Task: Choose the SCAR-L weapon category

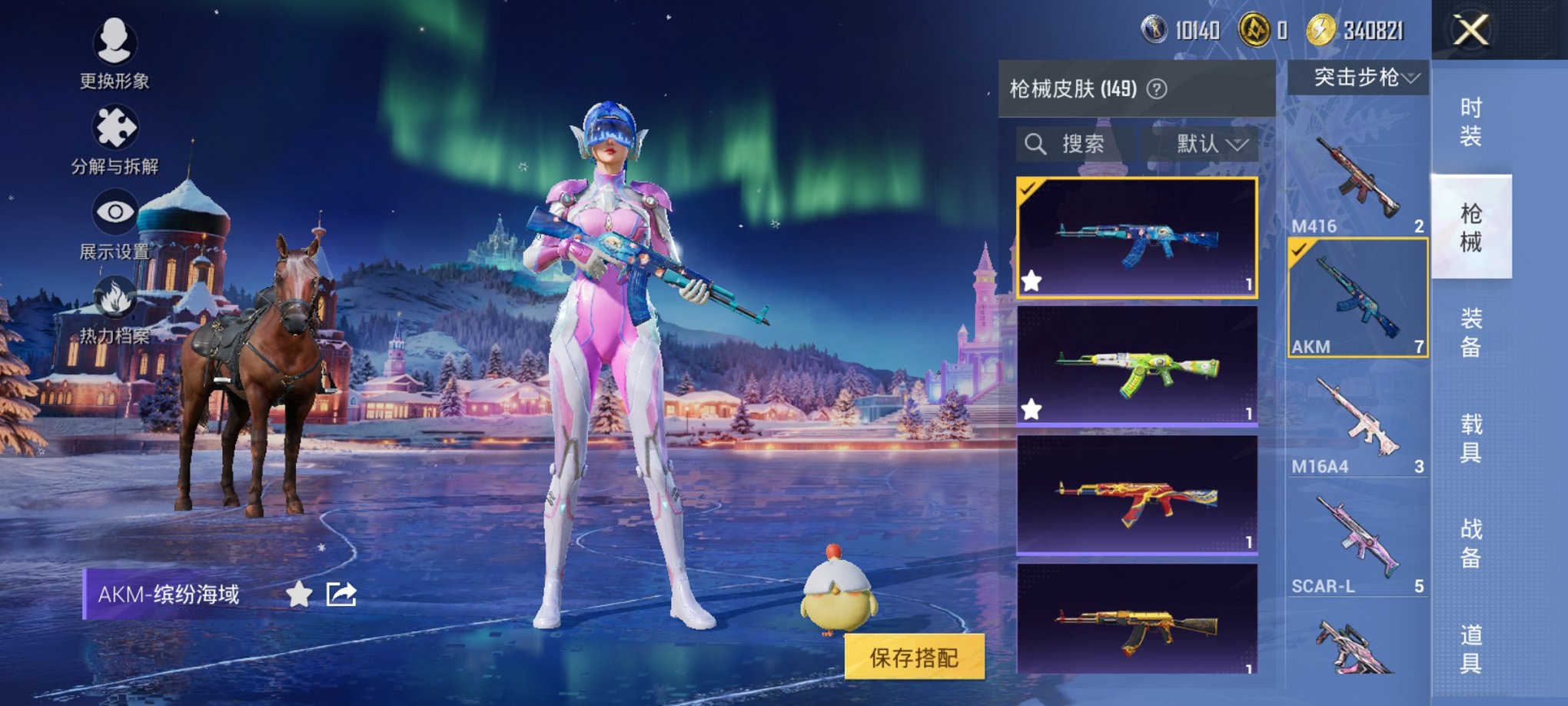Action: click(1357, 541)
